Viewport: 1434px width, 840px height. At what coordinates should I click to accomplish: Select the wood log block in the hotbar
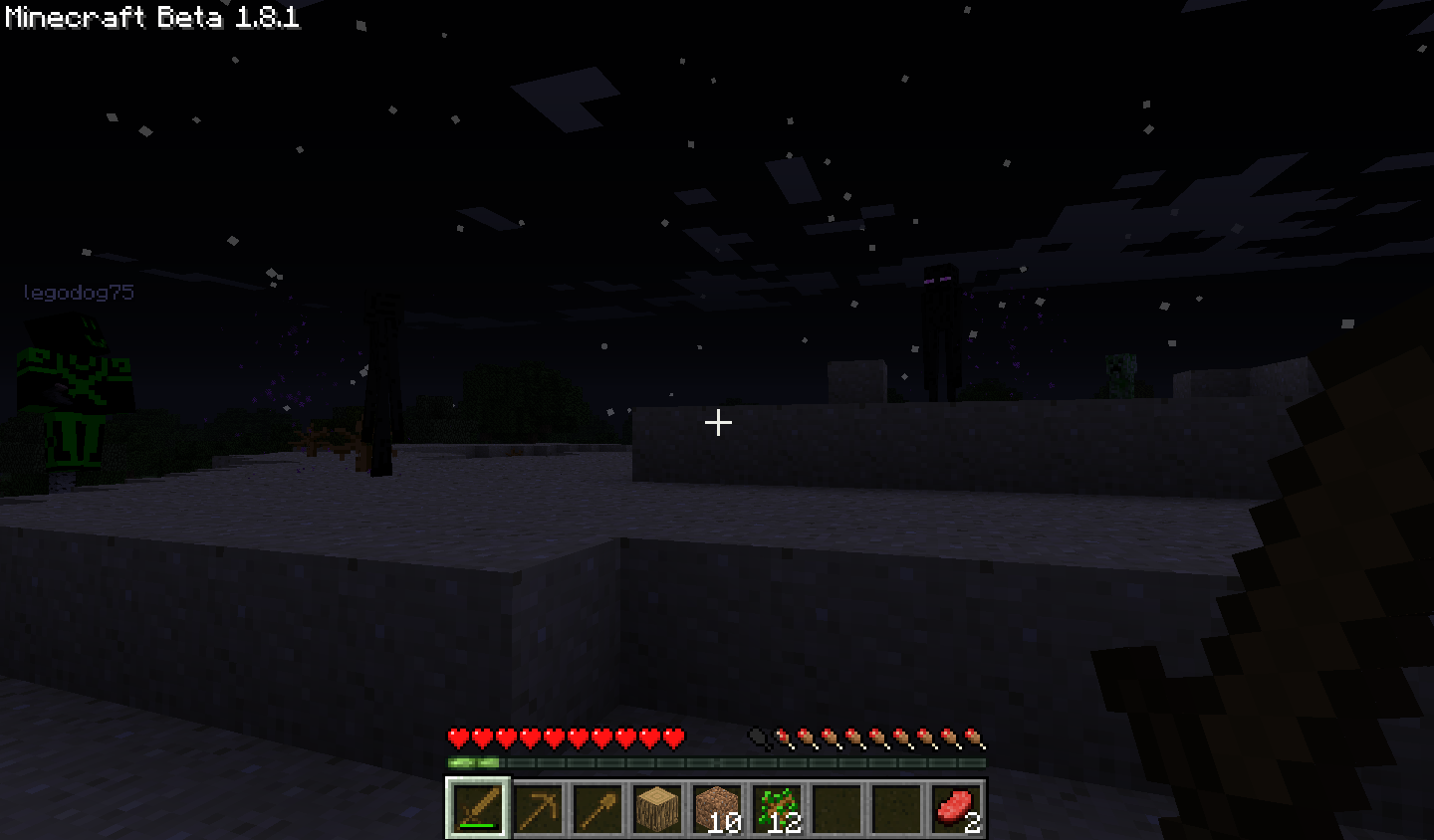pos(659,806)
